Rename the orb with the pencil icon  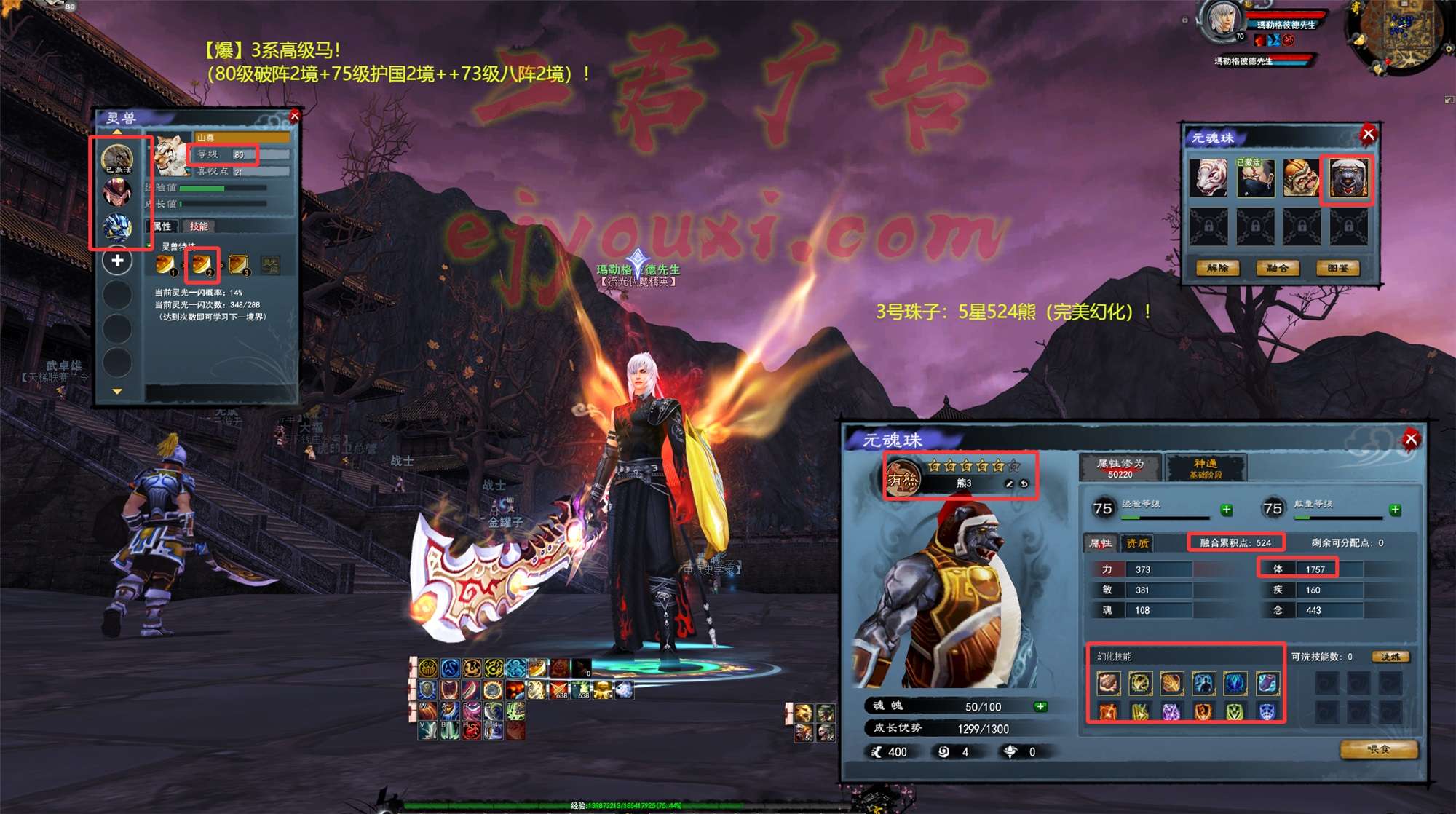tap(1009, 483)
